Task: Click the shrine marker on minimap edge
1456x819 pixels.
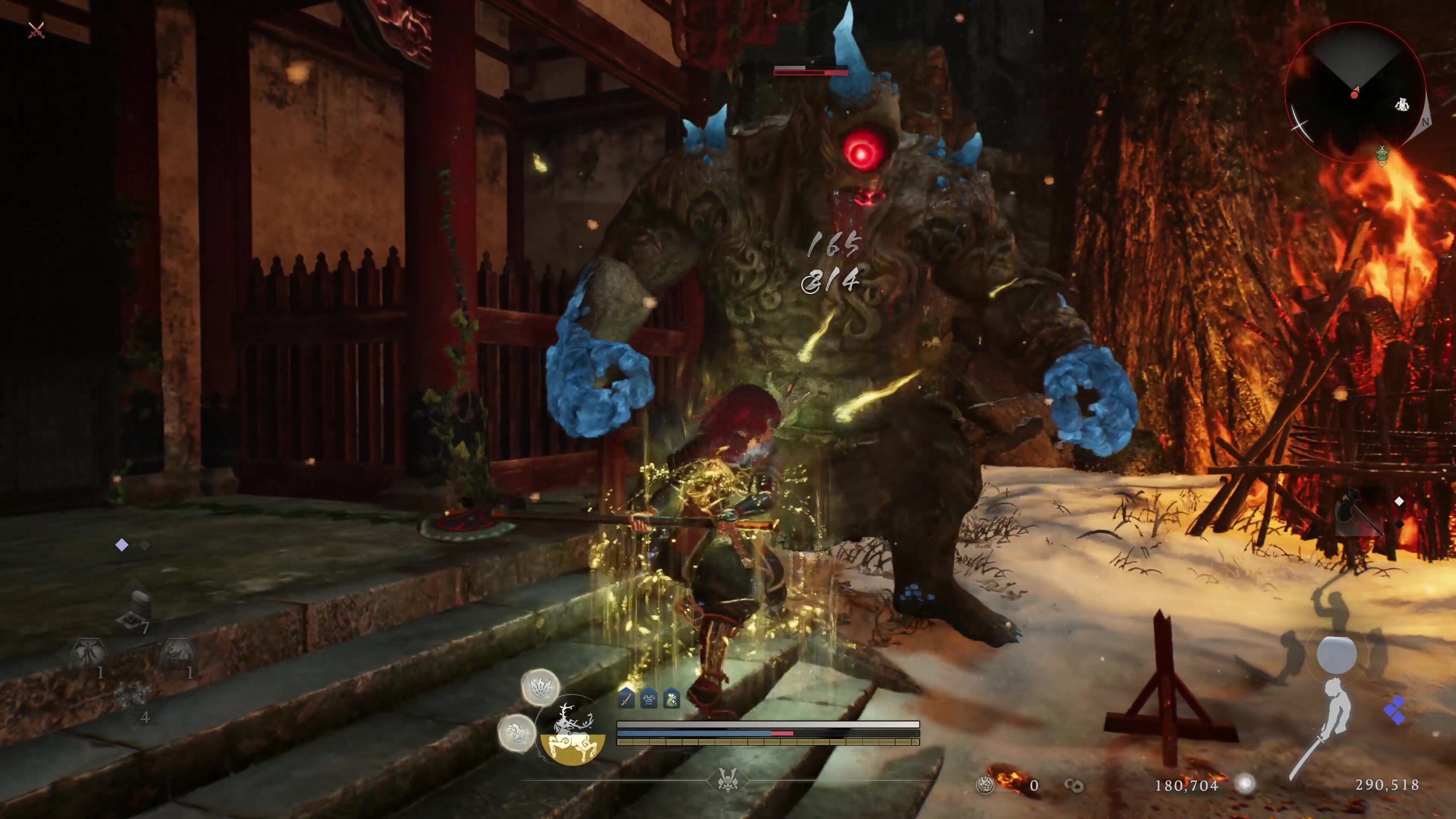Action: 1382,155
